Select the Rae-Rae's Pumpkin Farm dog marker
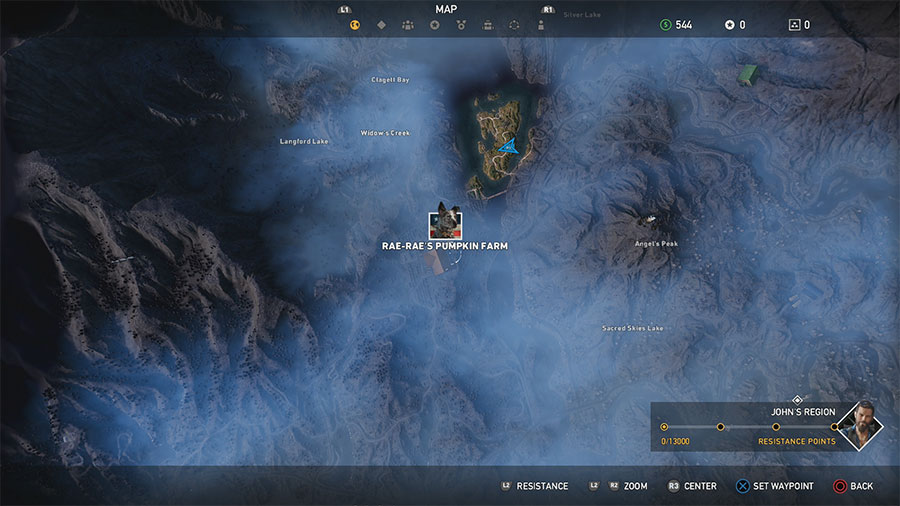This screenshot has height=506, width=900. click(x=445, y=223)
